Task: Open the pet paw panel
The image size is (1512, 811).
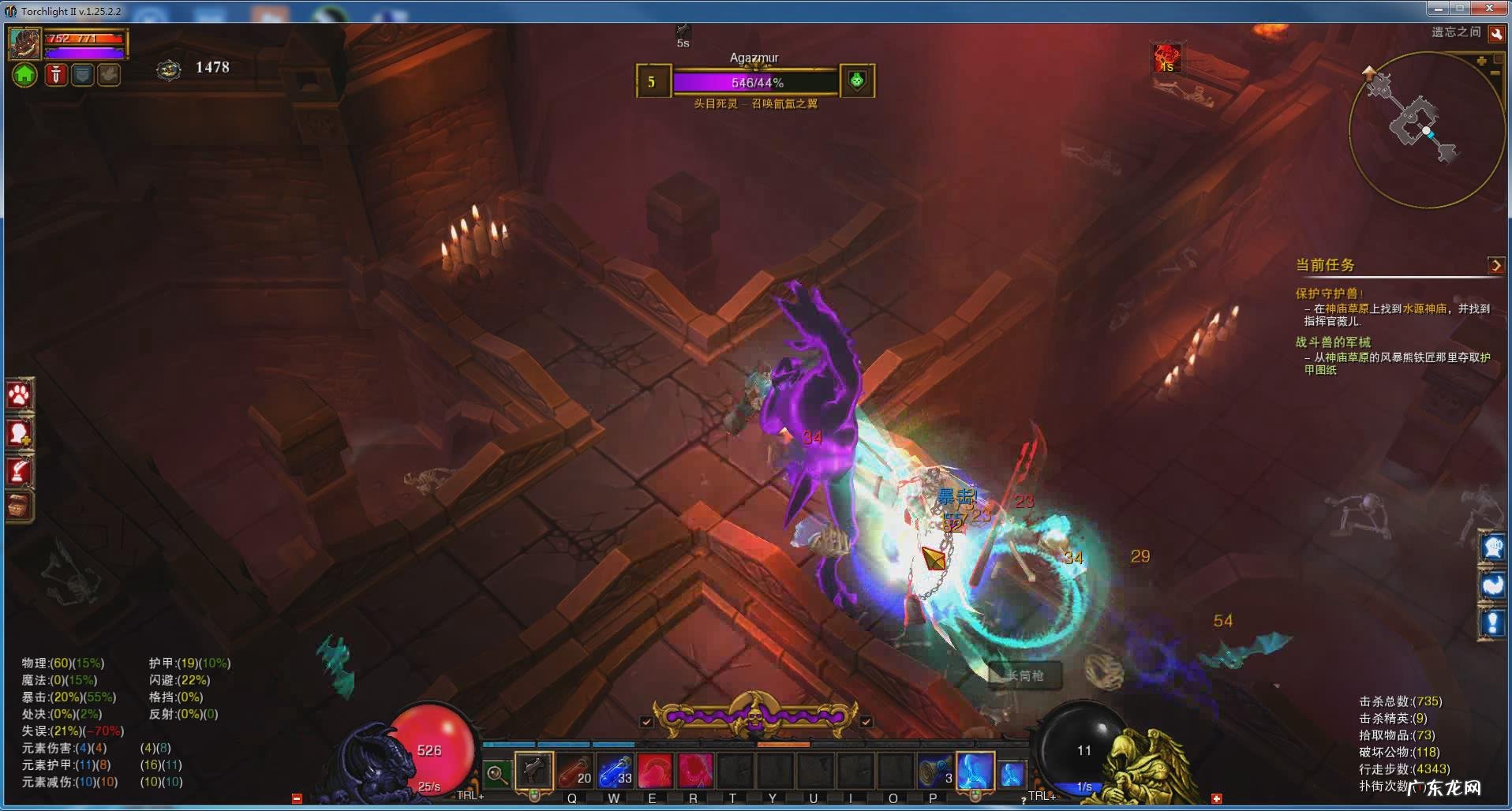Action: [x=19, y=395]
